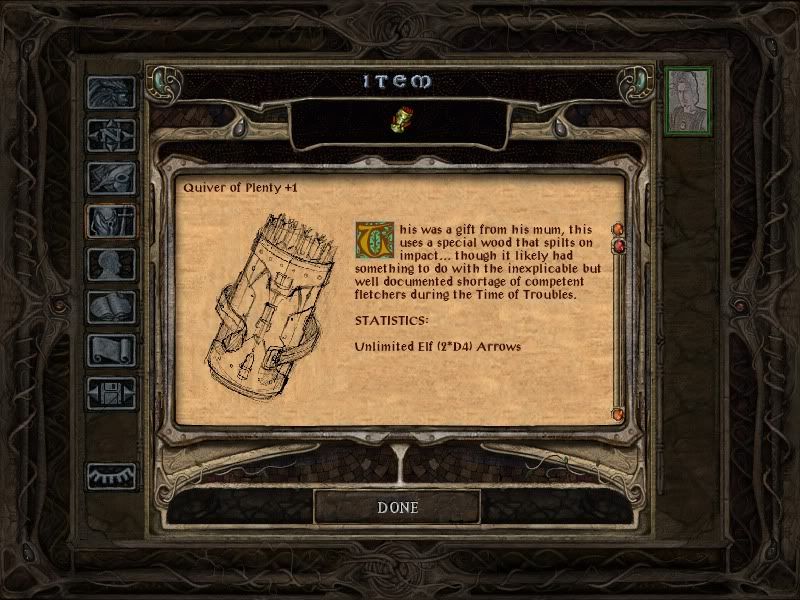
Task: Click the description scroll-up gem arrow
Action: (618, 230)
